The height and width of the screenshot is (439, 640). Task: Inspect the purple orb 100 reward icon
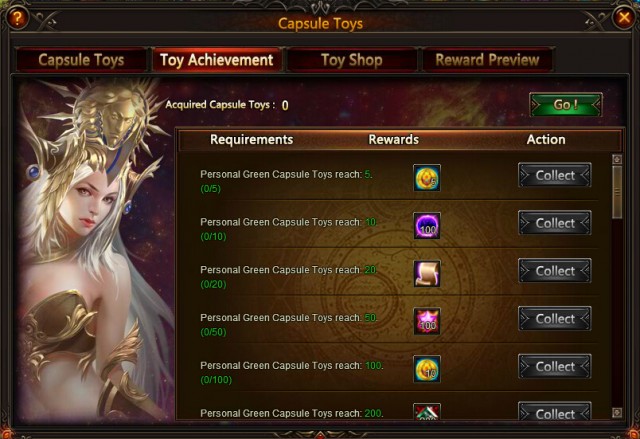pos(427,226)
